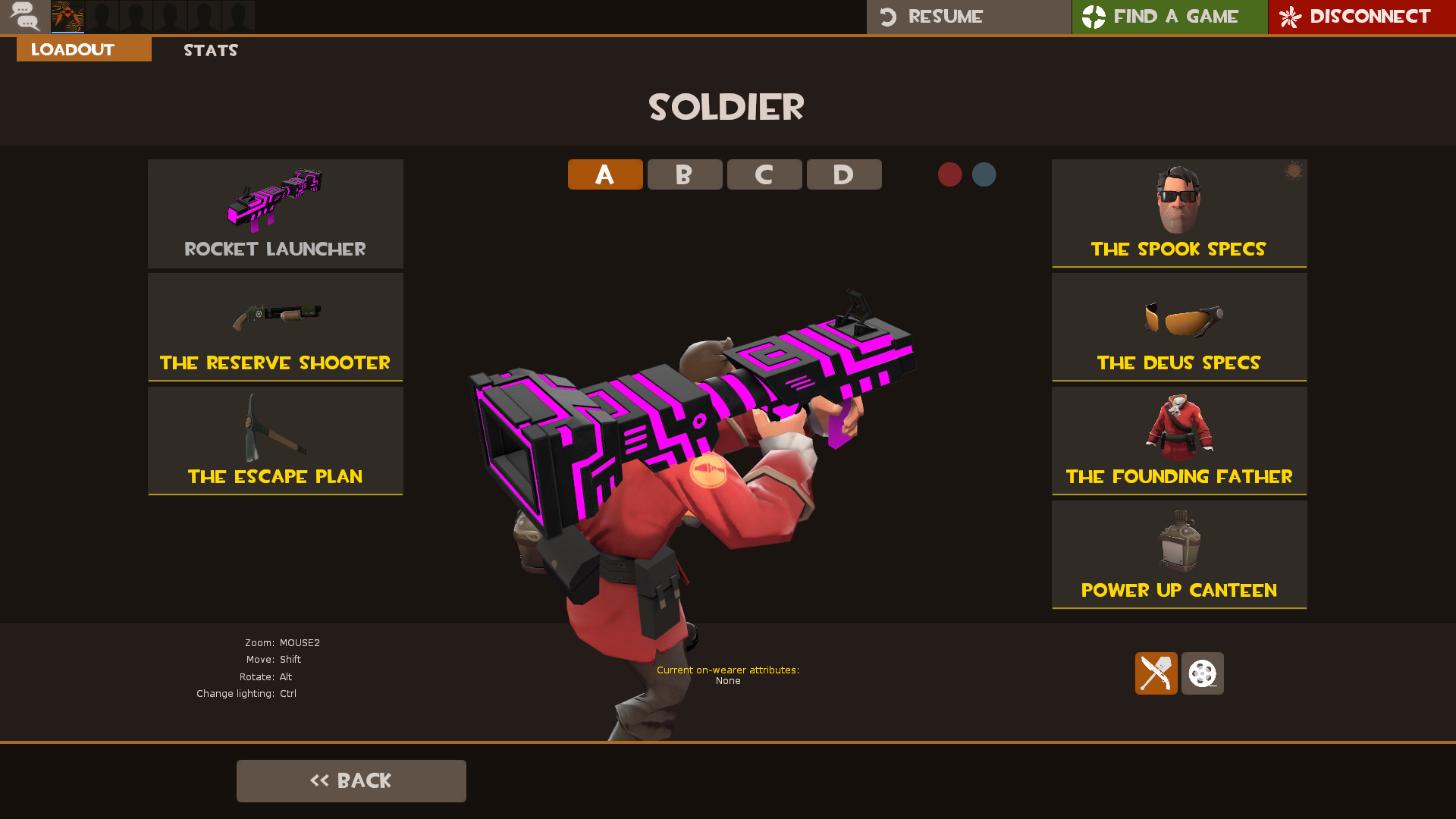The width and height of the screenshot is (1456, 819).
Task: Open taunts via the film reel icon
Action: point(1202,673)
